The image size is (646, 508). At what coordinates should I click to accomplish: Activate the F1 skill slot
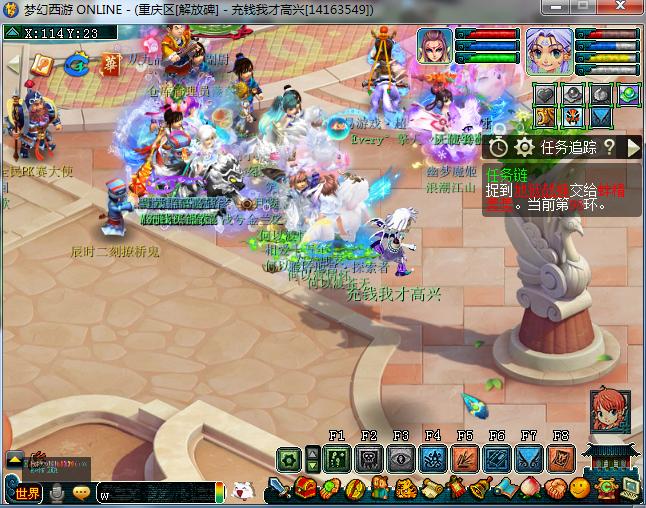coord(336,459)
